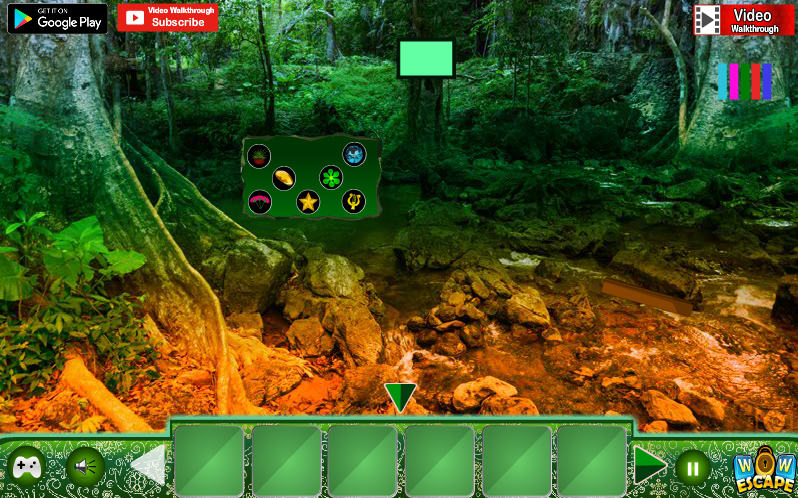
Task: Click the YouTube Subscribe button
Action: [x=167, y=17]
